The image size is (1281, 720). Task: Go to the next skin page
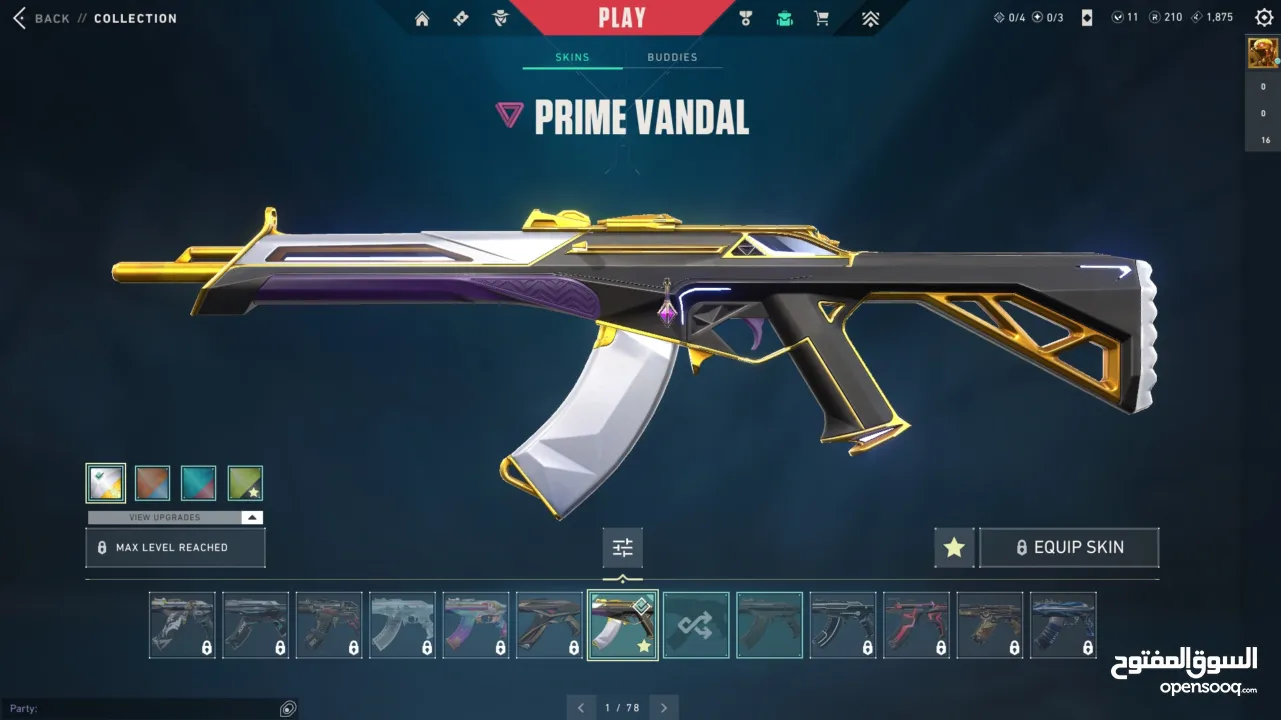[663, 708]
